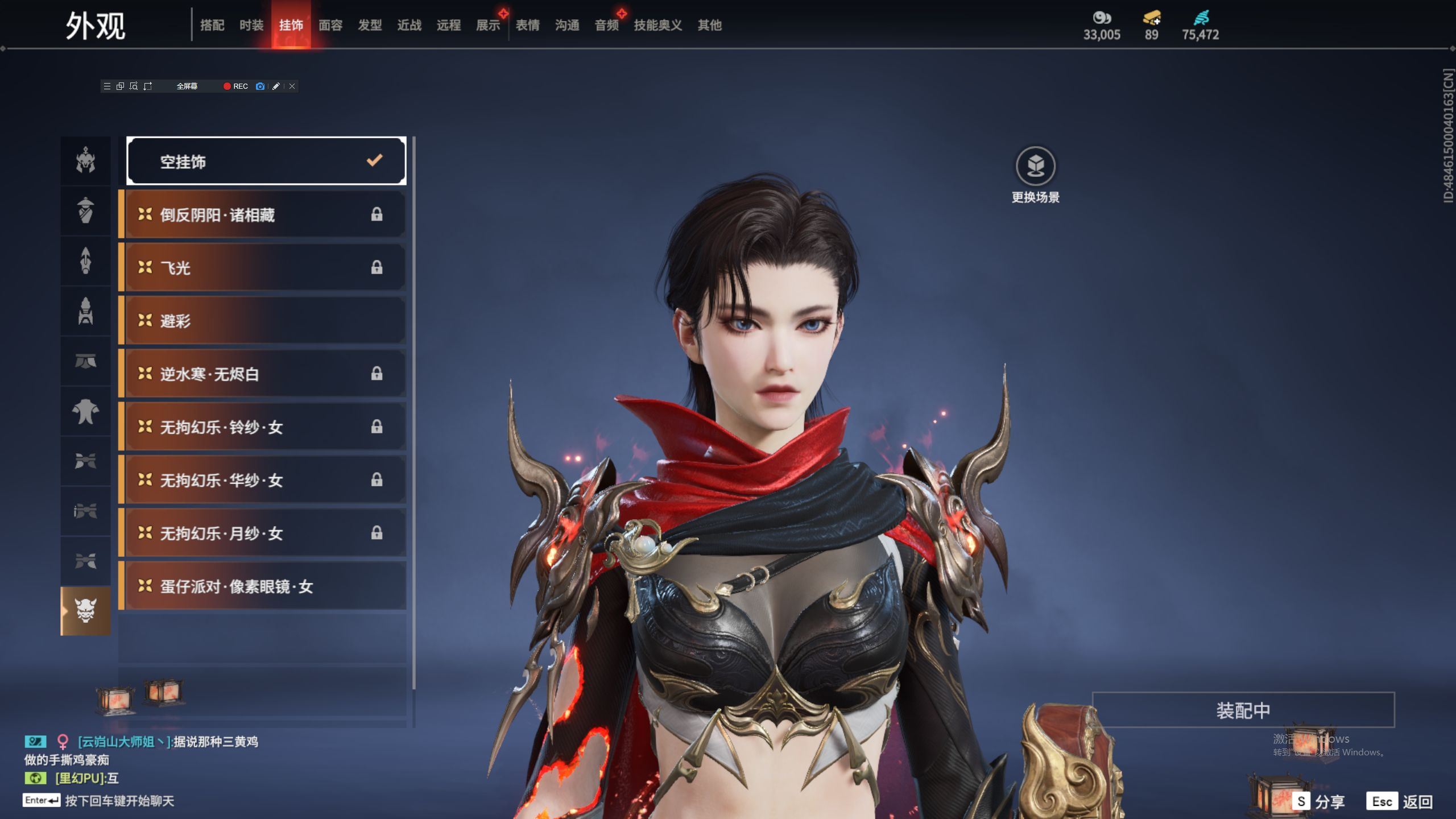This screenshot has width=1456, height=819.
Task: Go to the 表情 tab
Action: (527, 25)
